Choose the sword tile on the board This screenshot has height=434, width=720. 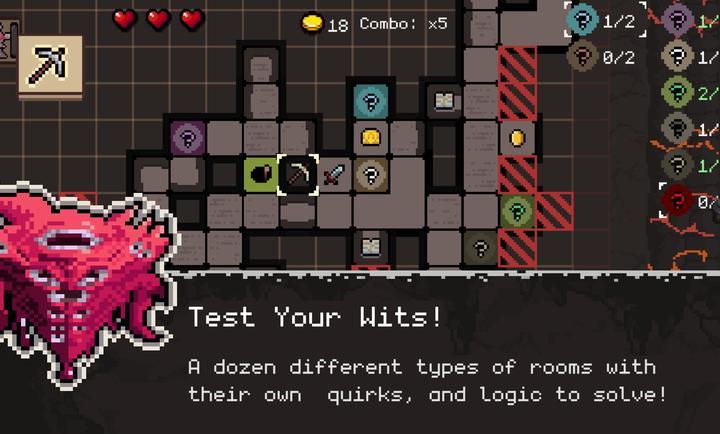click(334, 174)
